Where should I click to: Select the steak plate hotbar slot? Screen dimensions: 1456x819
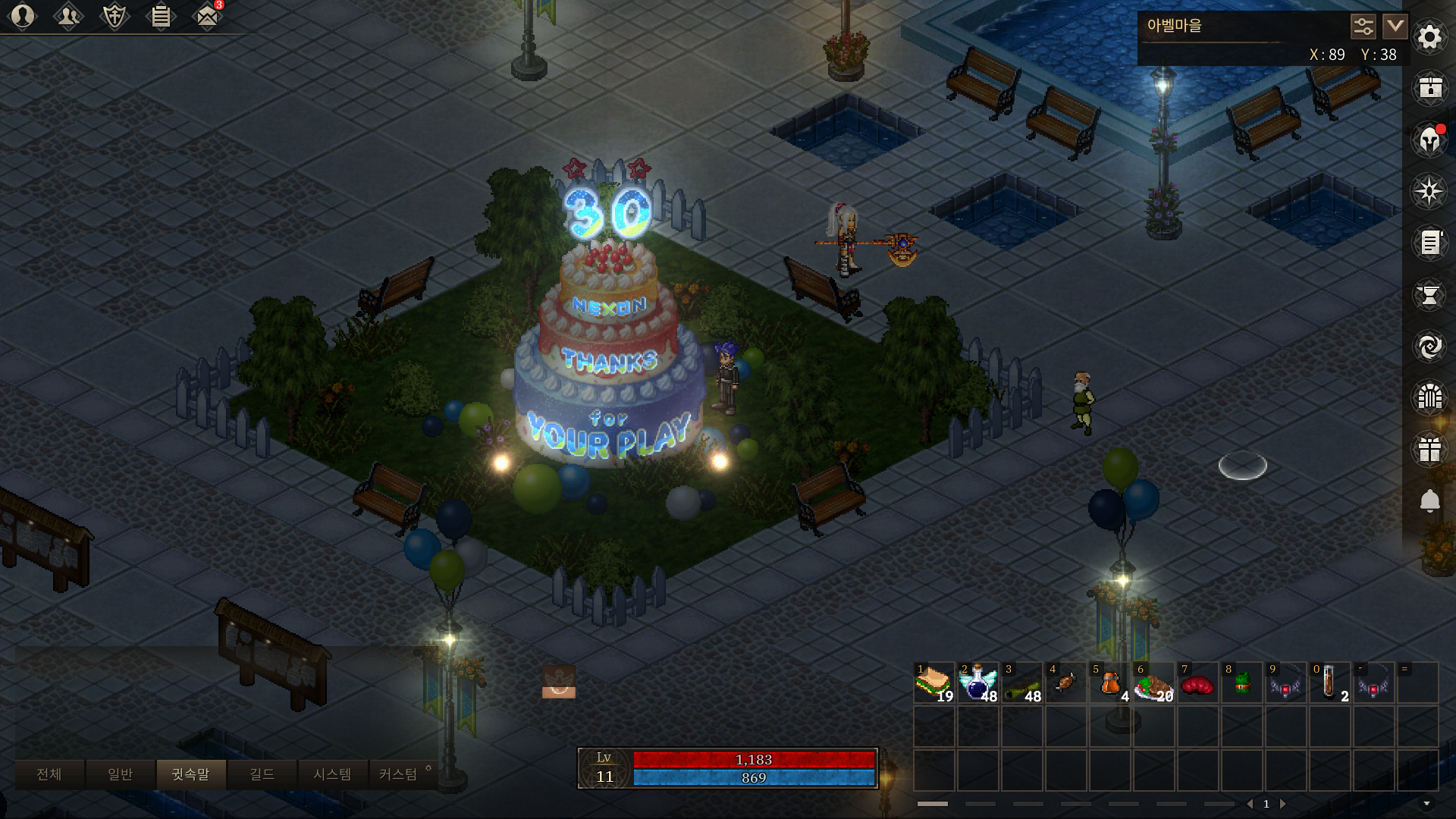pos(1154,682)
